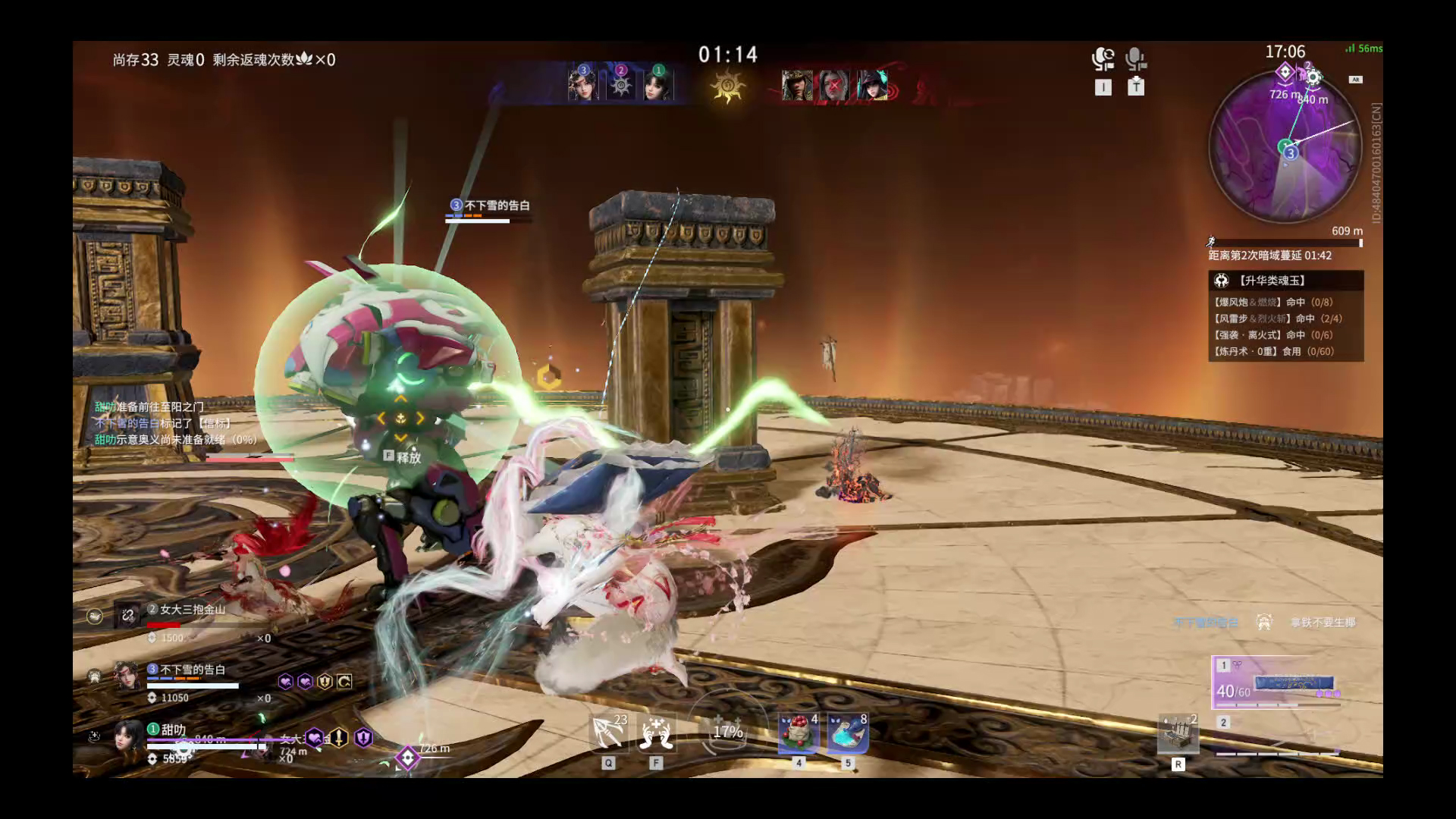Screen dimensions: 1456x819
Task: Select teammate 不下雪的告白 portrait in squad list
Action: tap(127, 676)
